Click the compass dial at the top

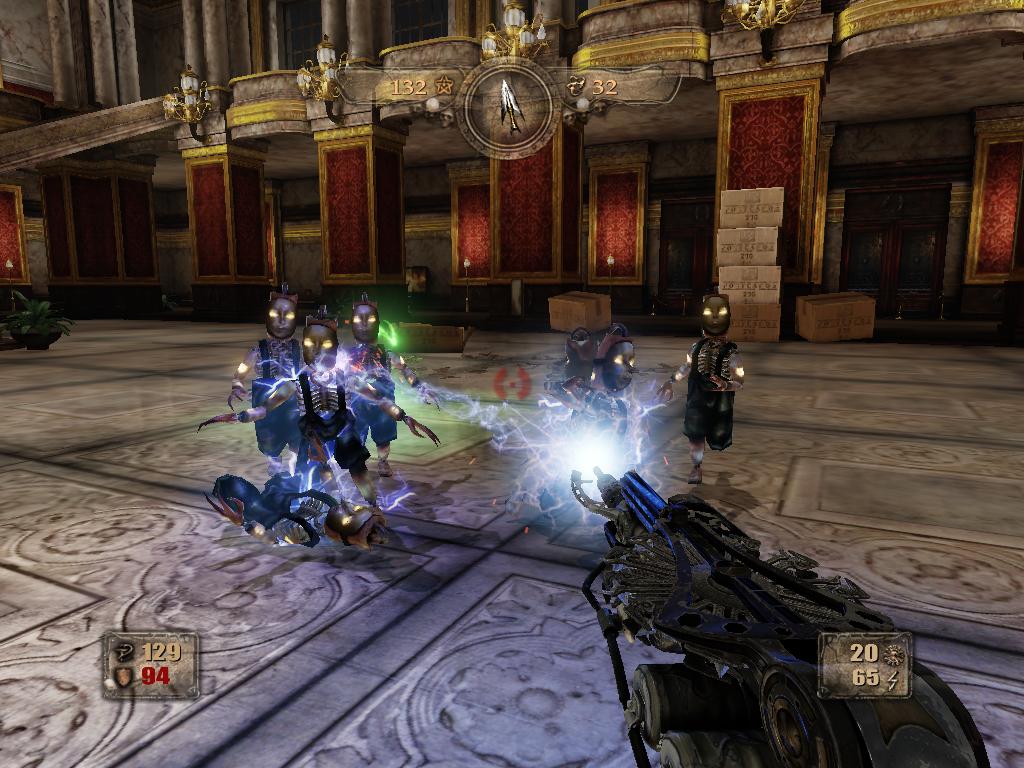click(510, 104)
